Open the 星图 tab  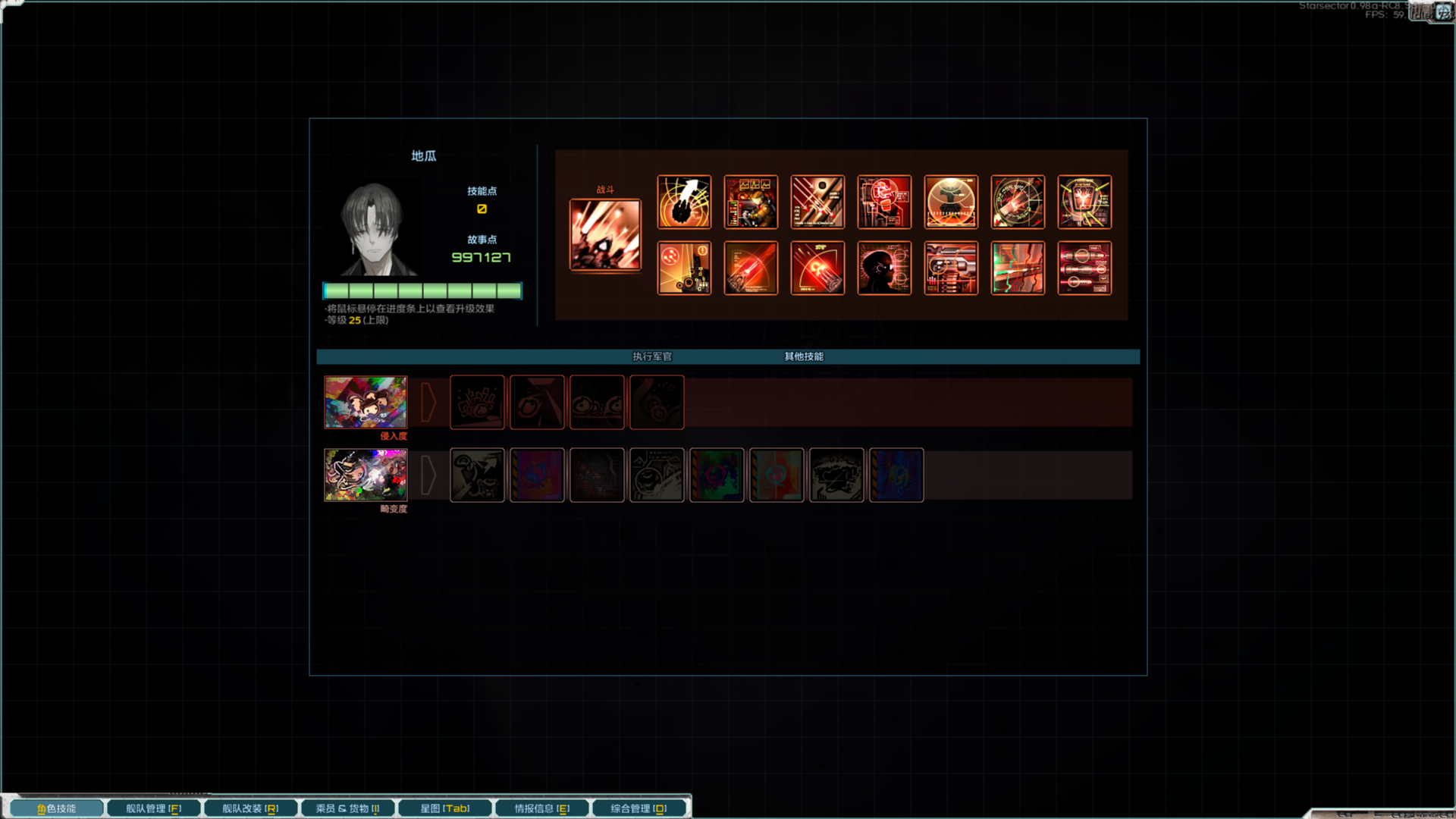(x=444, y=808)
